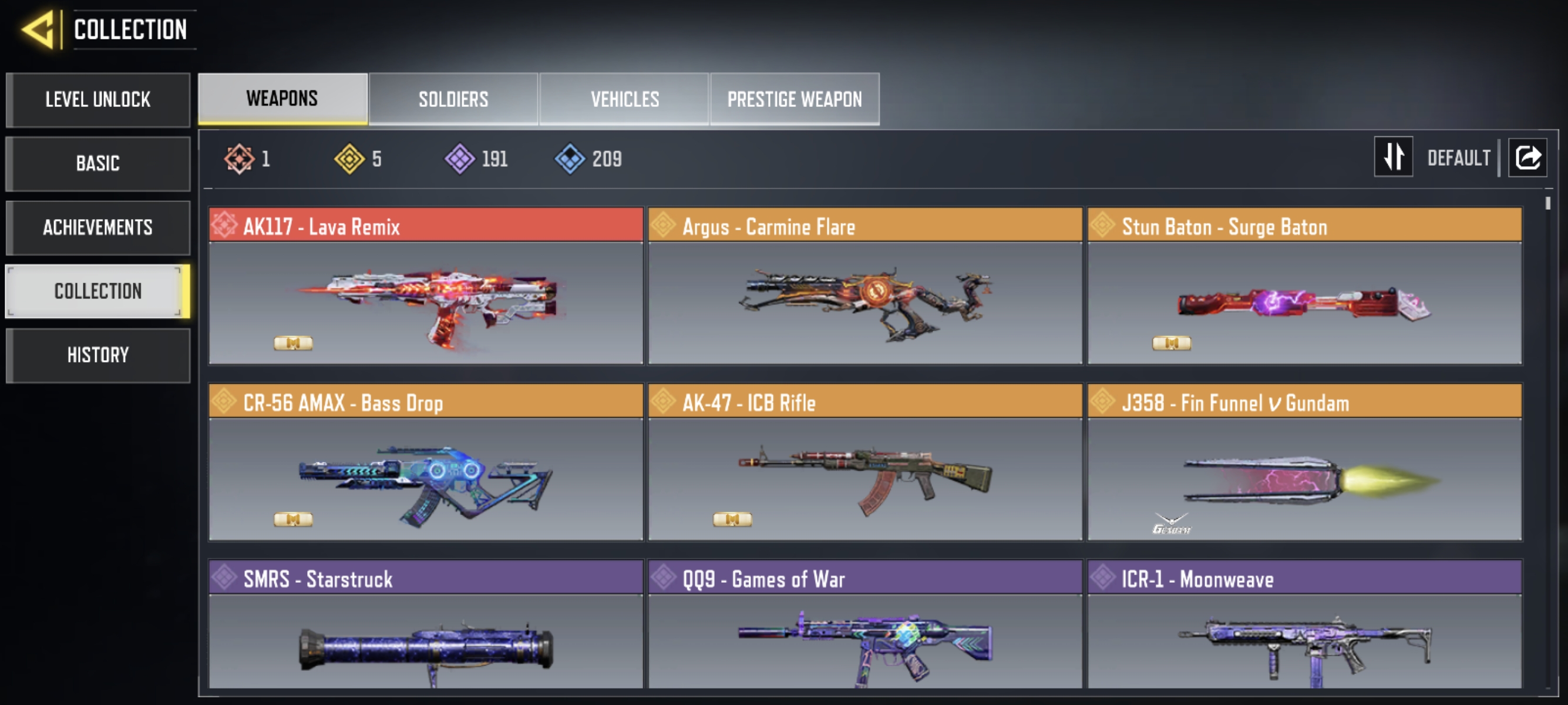Image resolution: width=1568 pixels, height=705 pixels.
Task: Select the Basic menu entry
Action: (x=98, y=164)
